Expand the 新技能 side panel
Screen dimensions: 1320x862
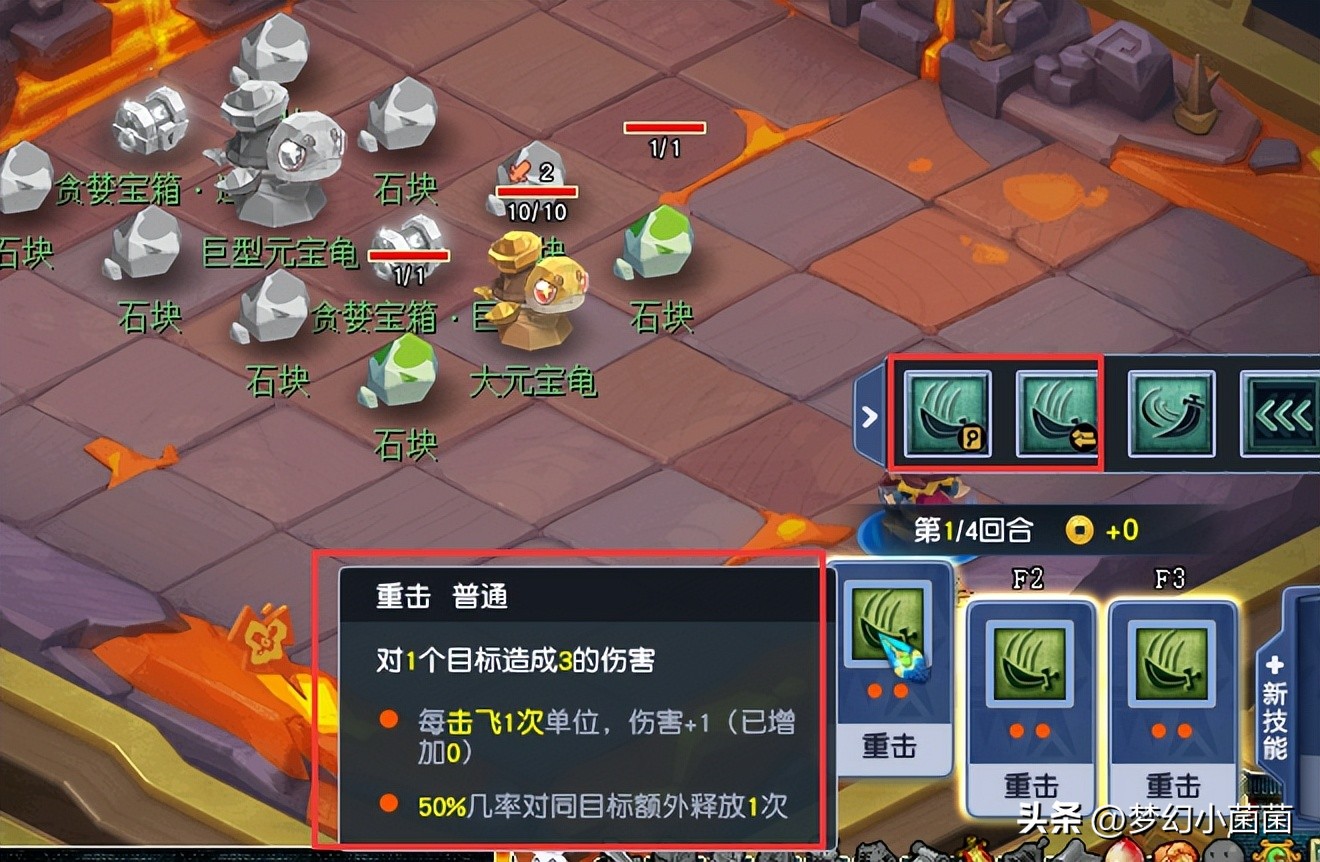point(1274,712)
